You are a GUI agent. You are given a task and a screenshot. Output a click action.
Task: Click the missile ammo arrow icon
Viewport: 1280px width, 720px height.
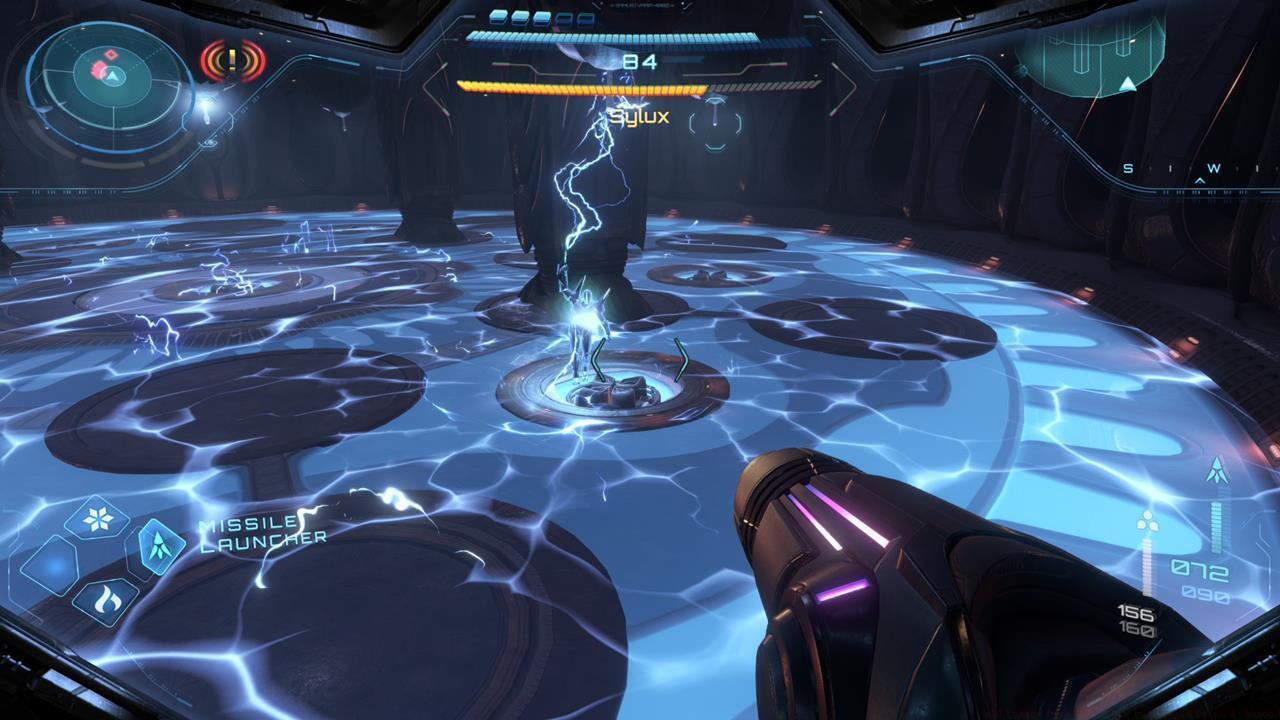click(1218, 469)
